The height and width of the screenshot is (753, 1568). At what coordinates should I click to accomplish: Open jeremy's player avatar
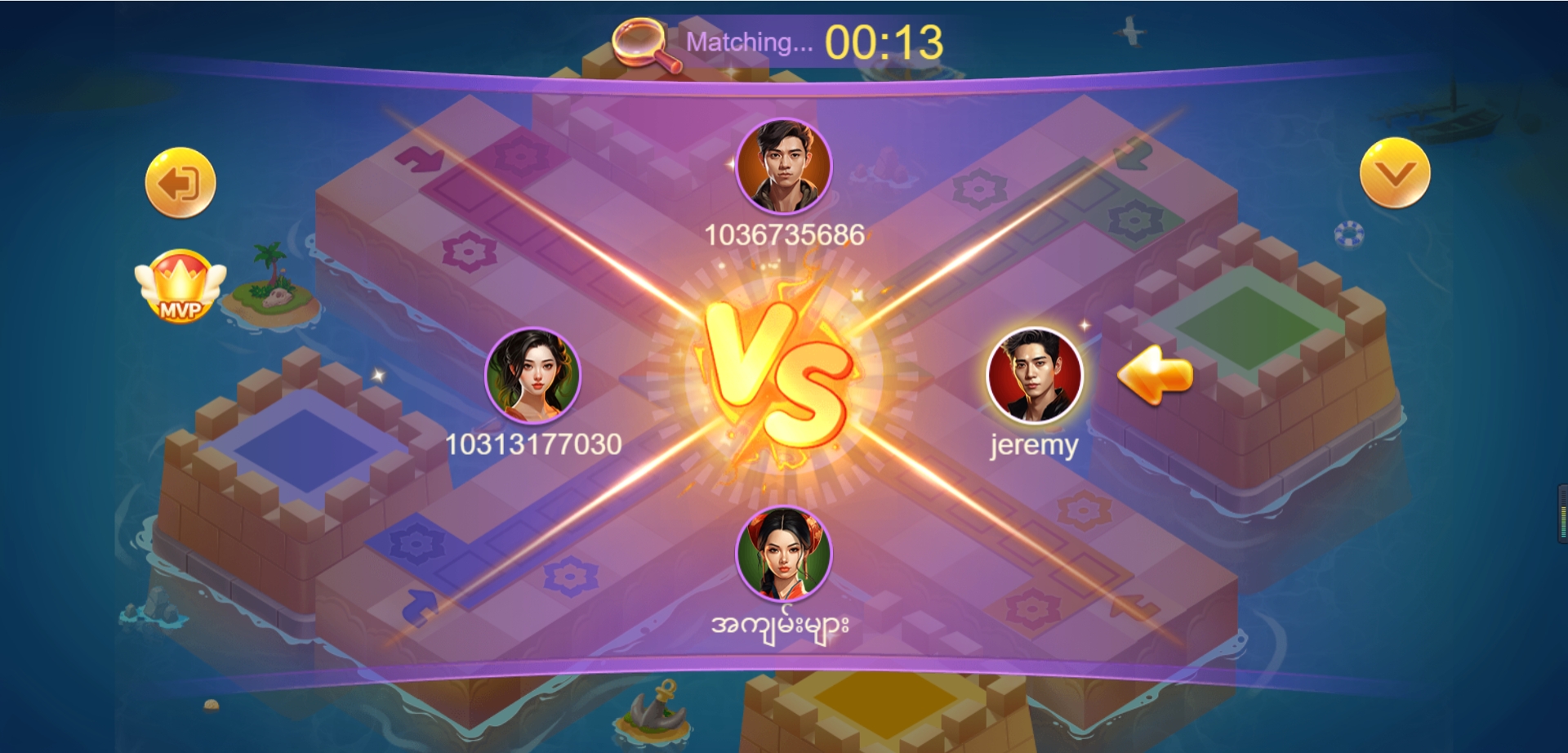coord(1034,376)
